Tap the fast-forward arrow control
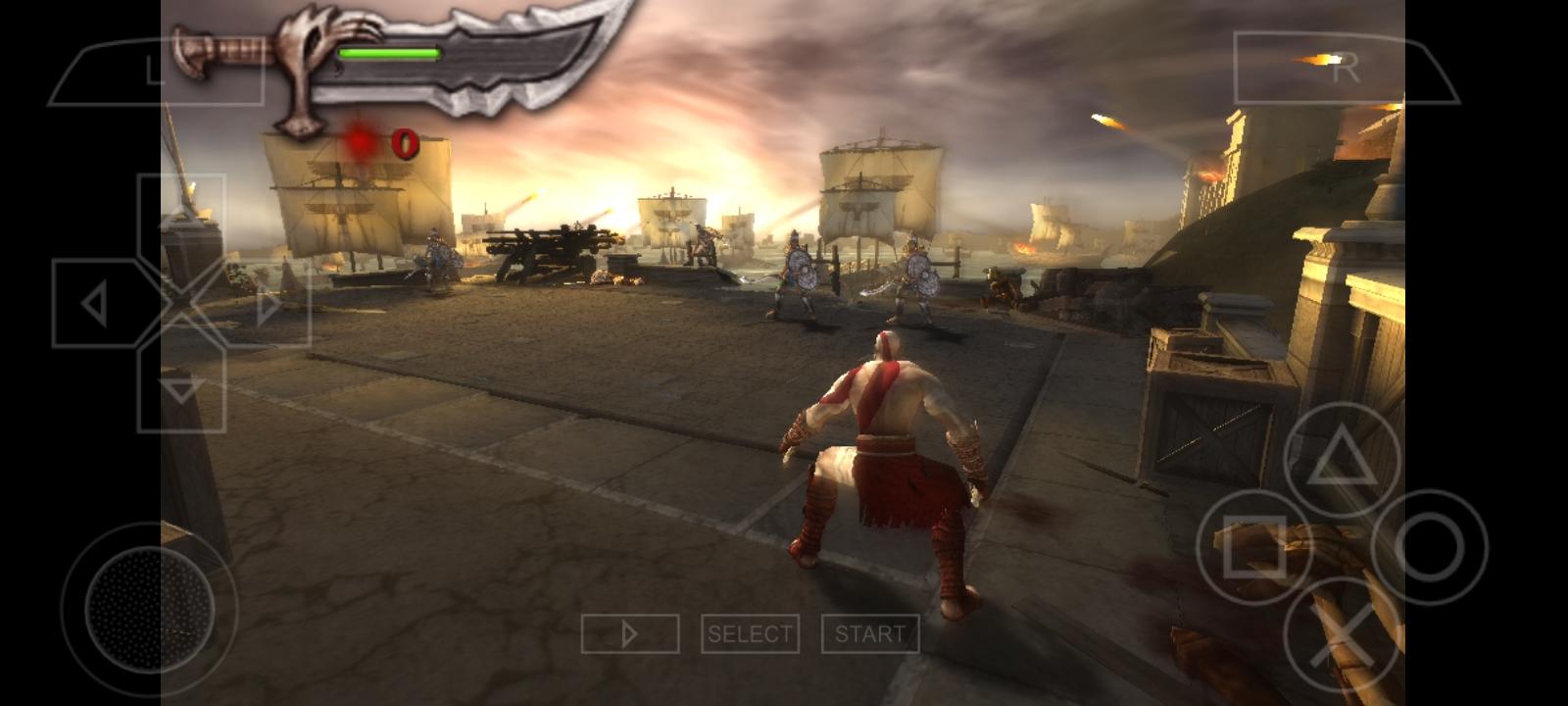 point(632,632)
